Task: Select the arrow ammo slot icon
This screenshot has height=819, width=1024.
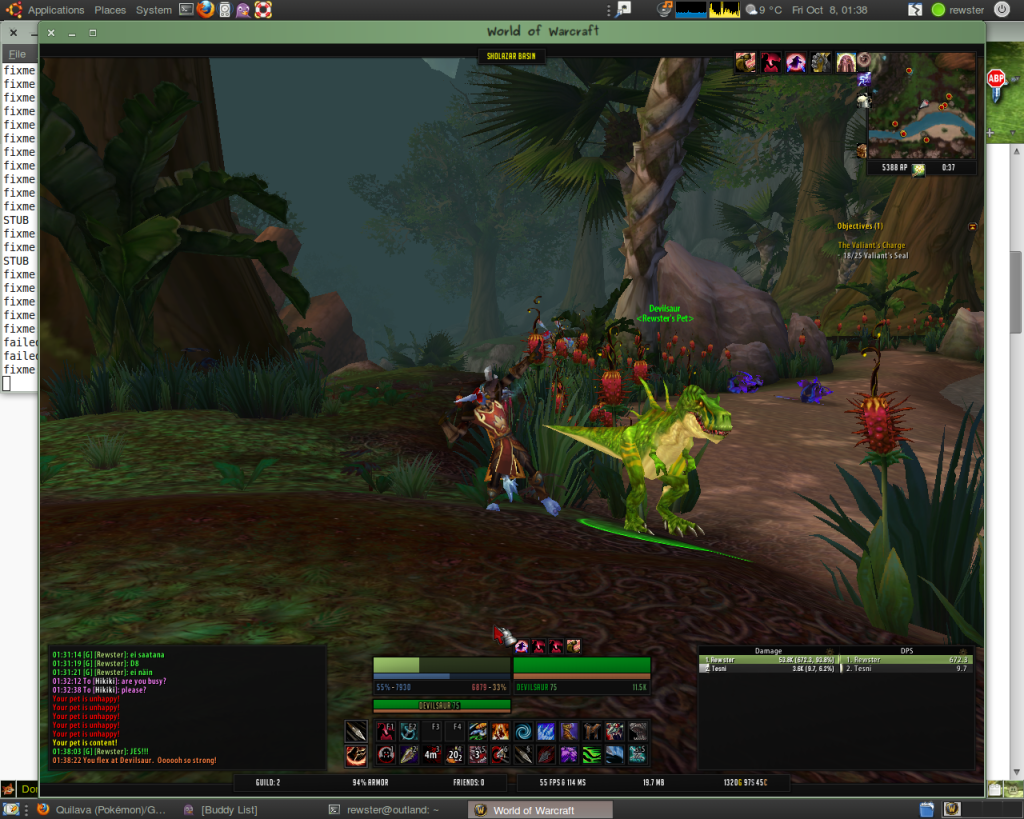Action: pyautogui.click(x=356, y=731)
